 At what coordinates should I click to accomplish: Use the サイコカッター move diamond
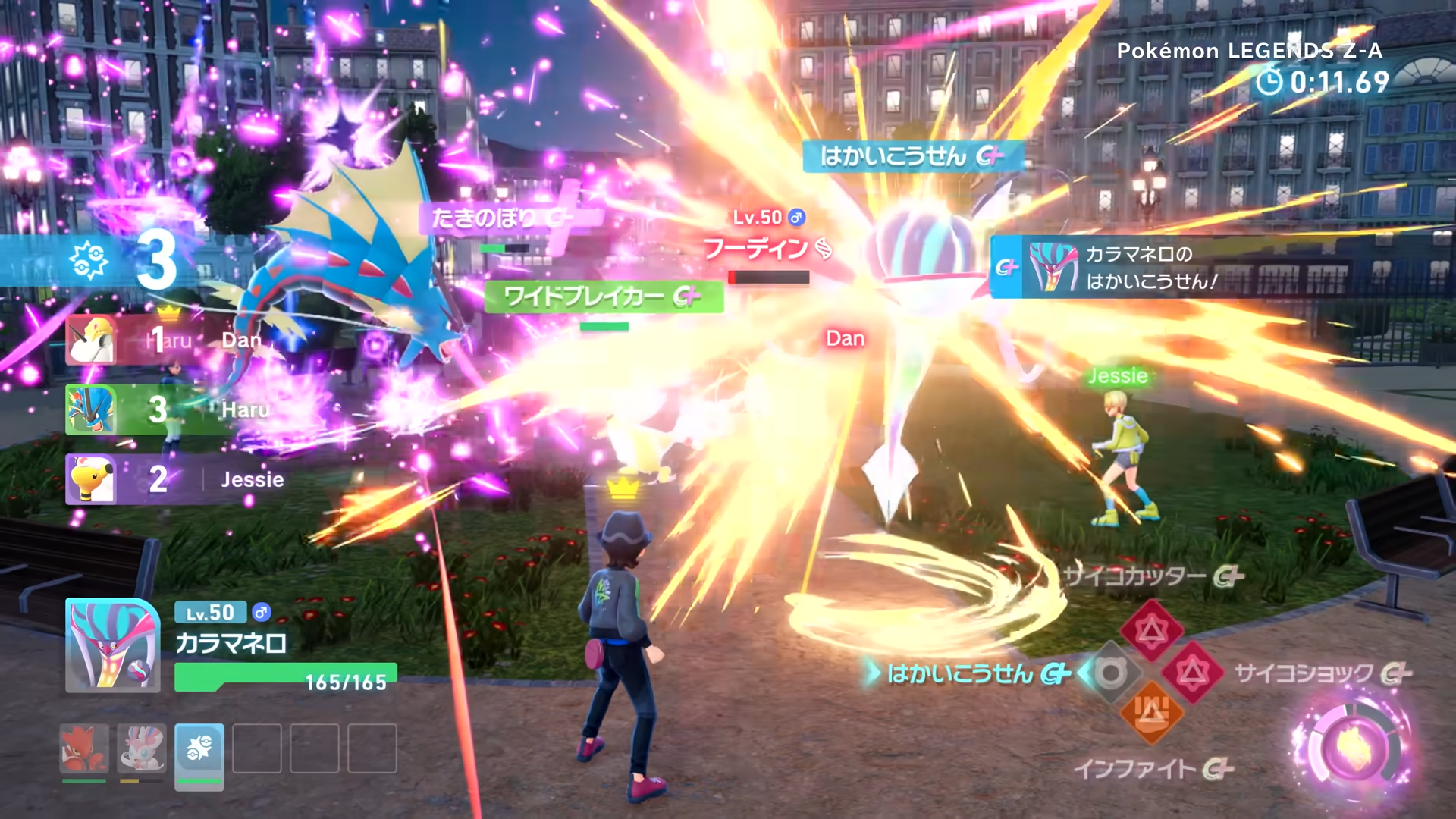click(1151, 630)
